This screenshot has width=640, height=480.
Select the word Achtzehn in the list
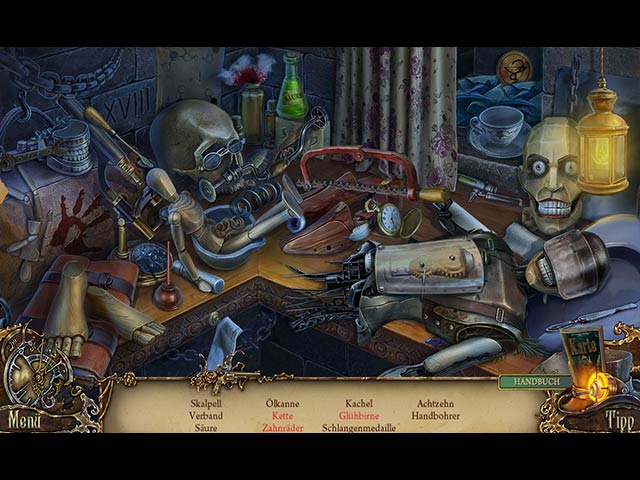point(435,404)
